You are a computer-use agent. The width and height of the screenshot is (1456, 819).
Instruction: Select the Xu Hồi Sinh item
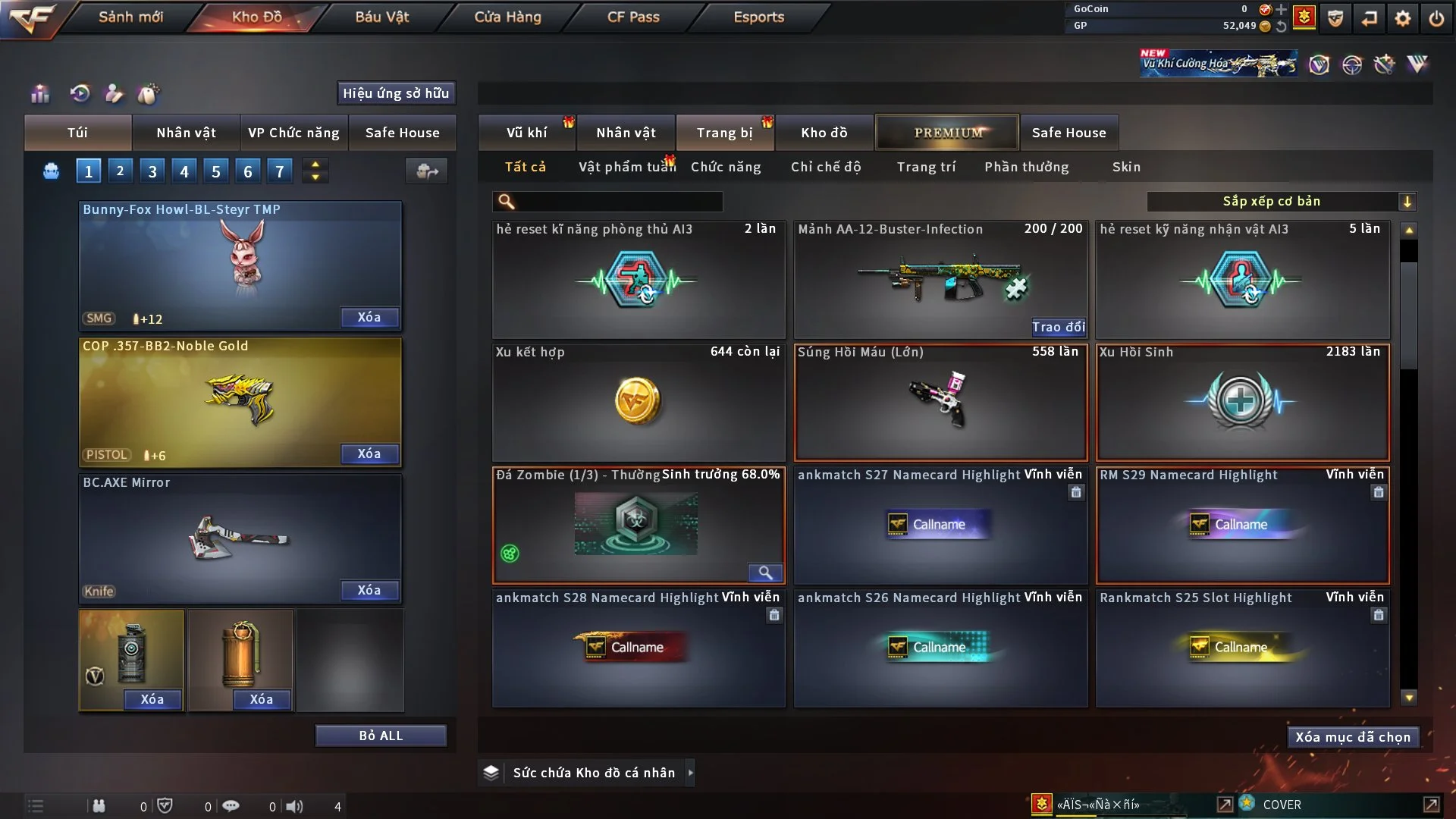pos(1242,403)
